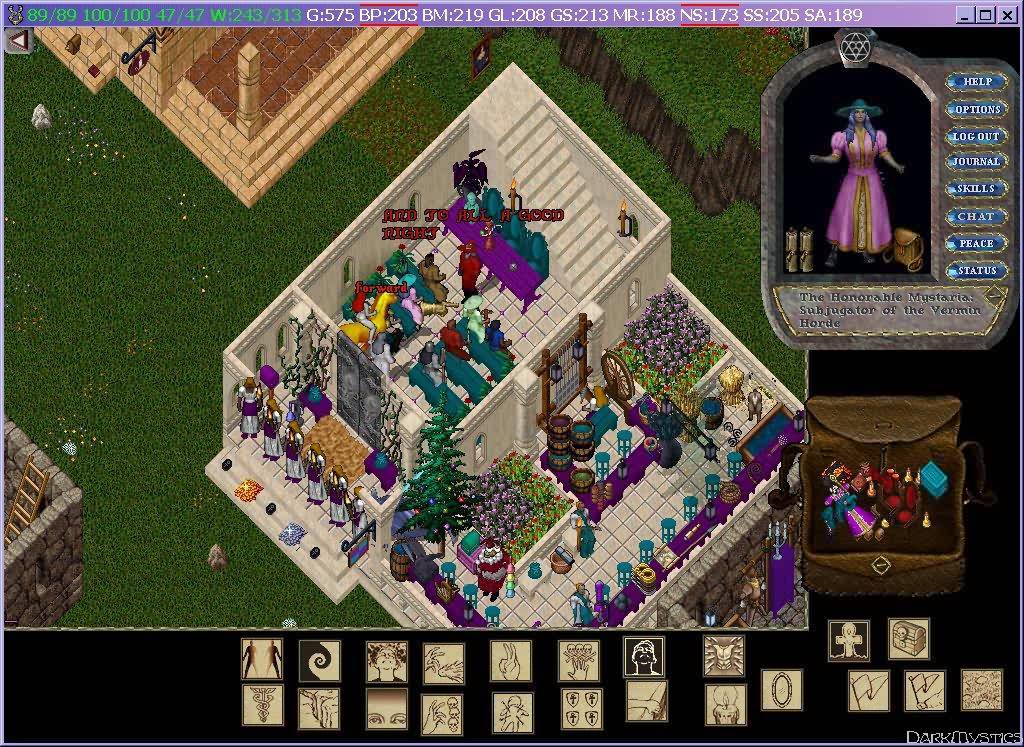Open the character Status window
The image size is (1024, 747).
click(976, 271)
